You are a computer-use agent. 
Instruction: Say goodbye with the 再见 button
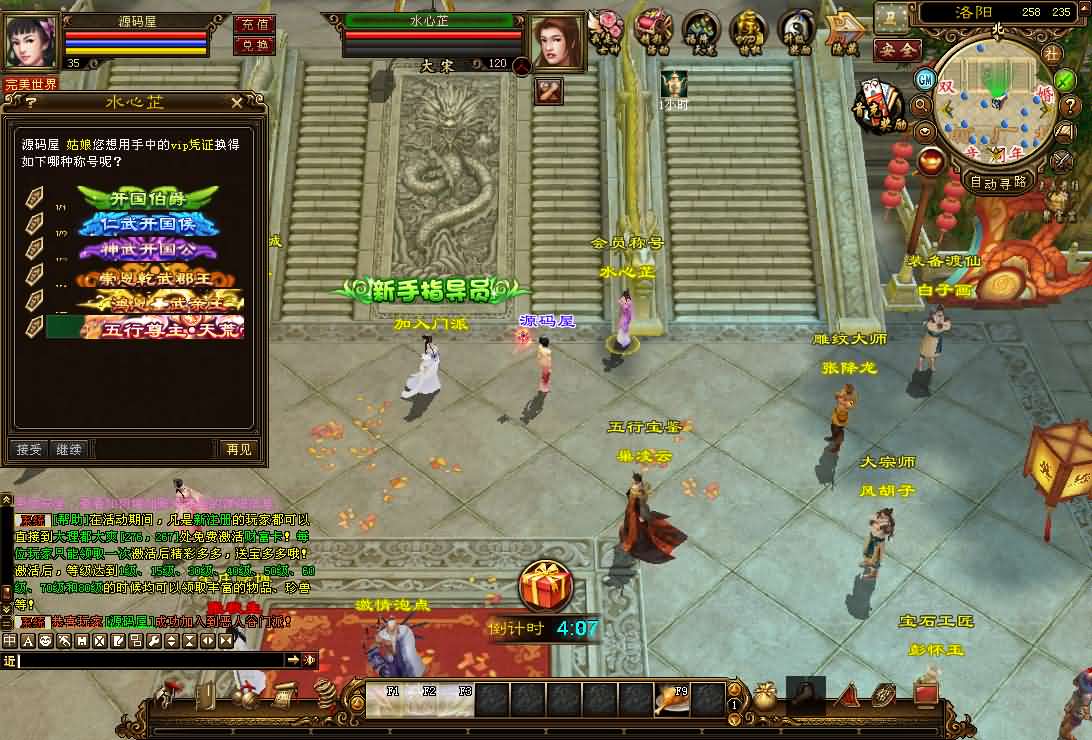point(239,449)
